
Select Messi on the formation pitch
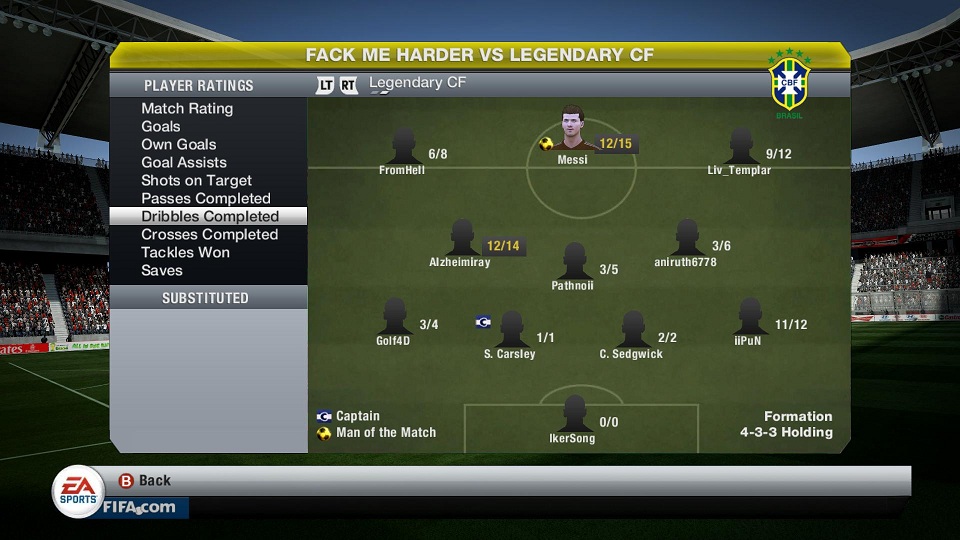pos(572,130)
